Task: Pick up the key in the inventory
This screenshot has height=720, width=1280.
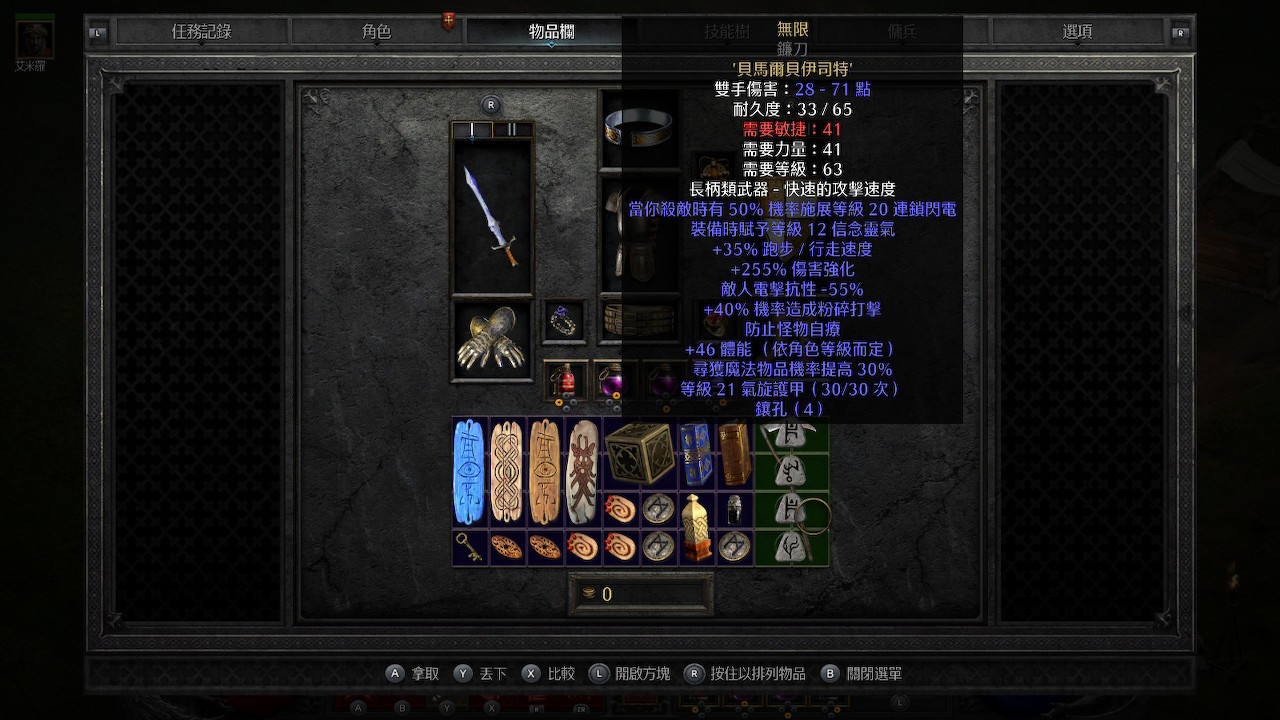Action: [470, 547]
